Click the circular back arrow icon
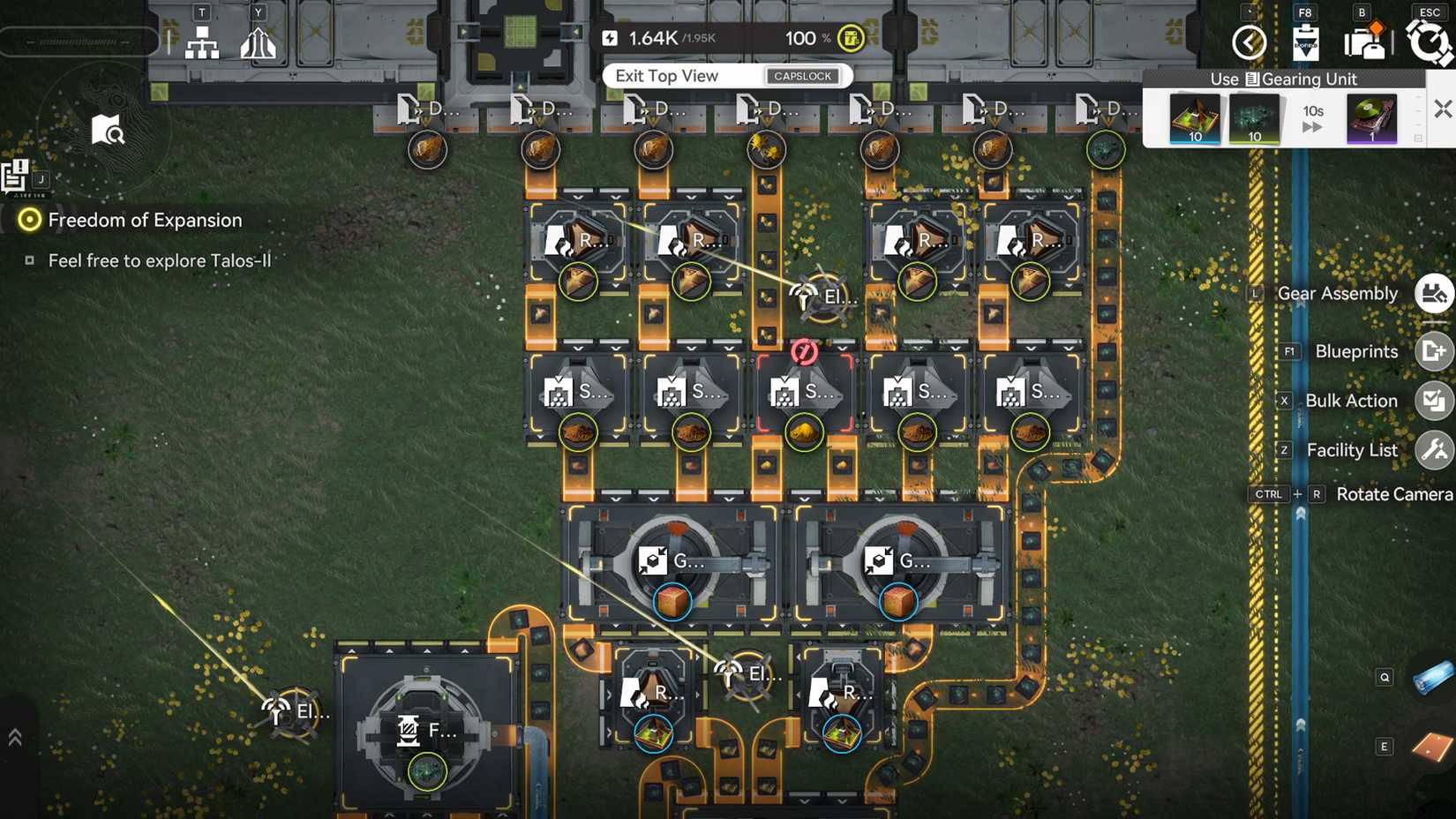 click(1249, 42)
